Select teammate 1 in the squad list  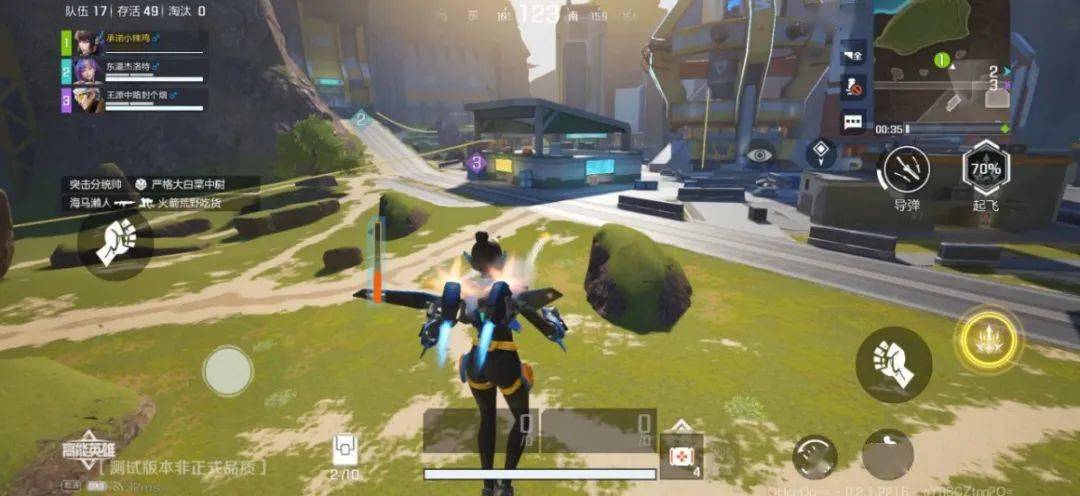[135, 42]
